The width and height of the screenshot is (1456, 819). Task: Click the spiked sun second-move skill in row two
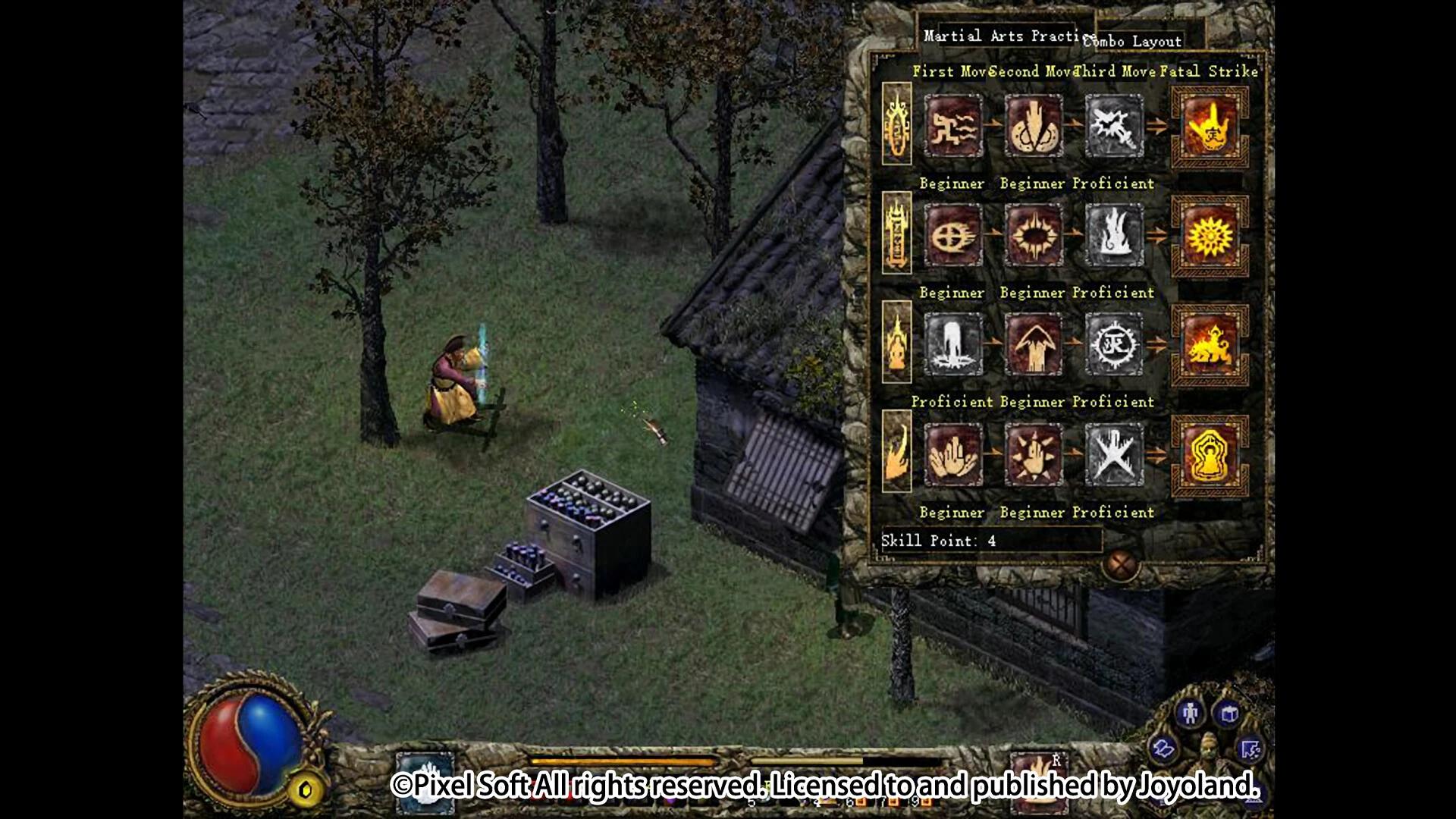click(x=1034, y=235)
